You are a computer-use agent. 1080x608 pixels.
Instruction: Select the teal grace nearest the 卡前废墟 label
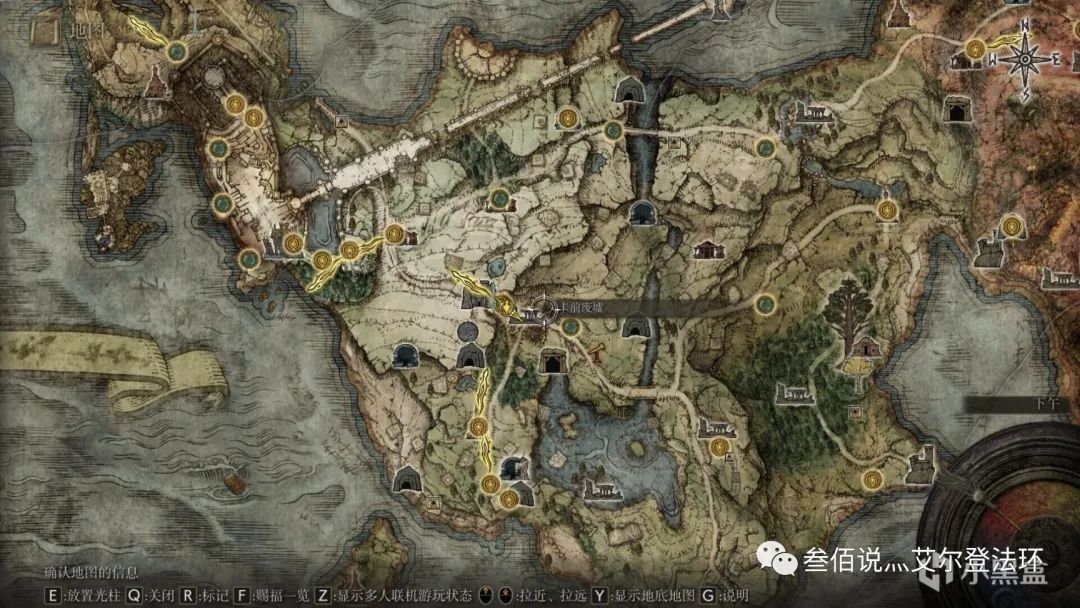tap(572, 326)
